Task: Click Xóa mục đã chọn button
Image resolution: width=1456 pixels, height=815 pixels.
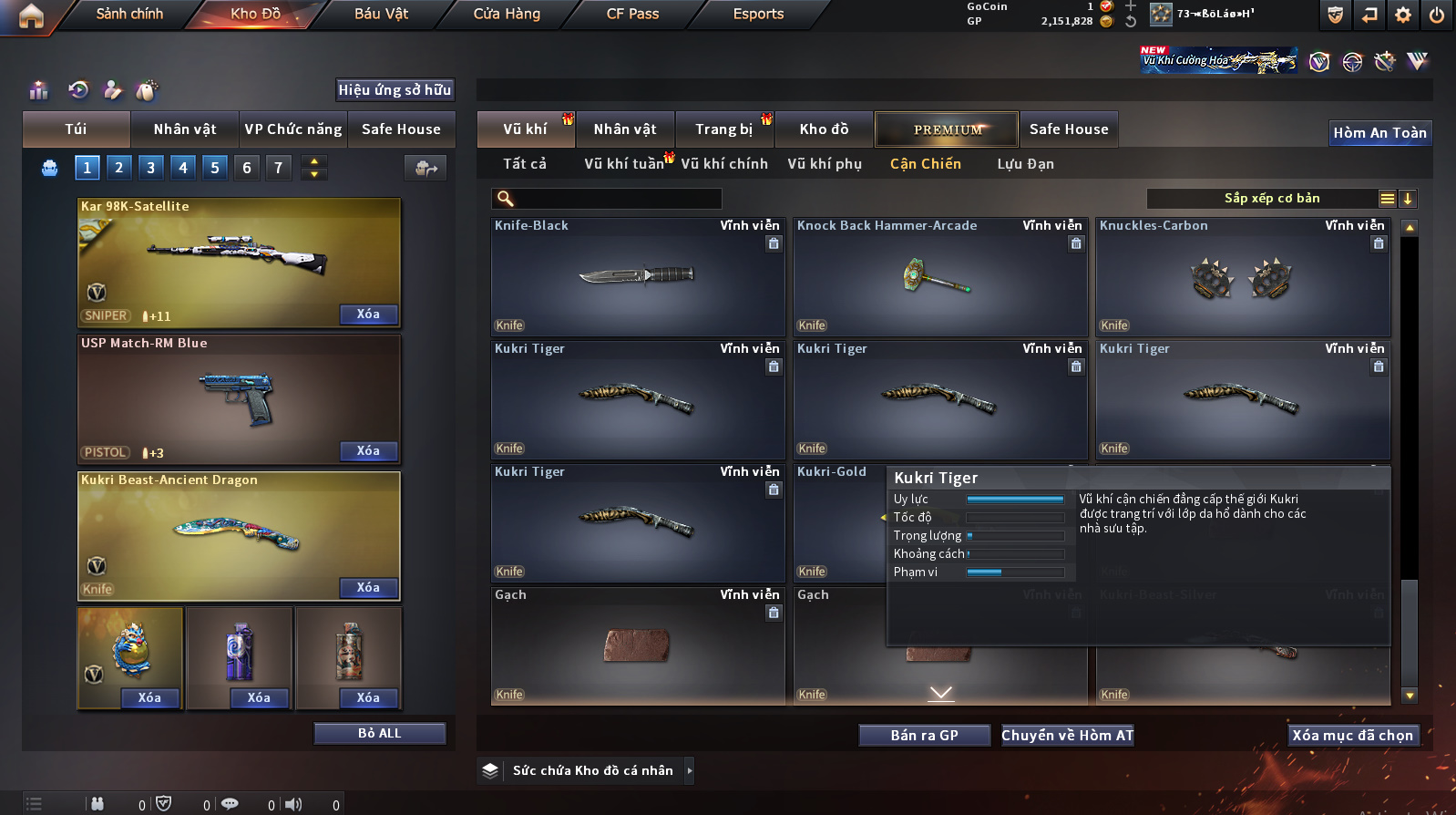Action: click(1352, 736)
